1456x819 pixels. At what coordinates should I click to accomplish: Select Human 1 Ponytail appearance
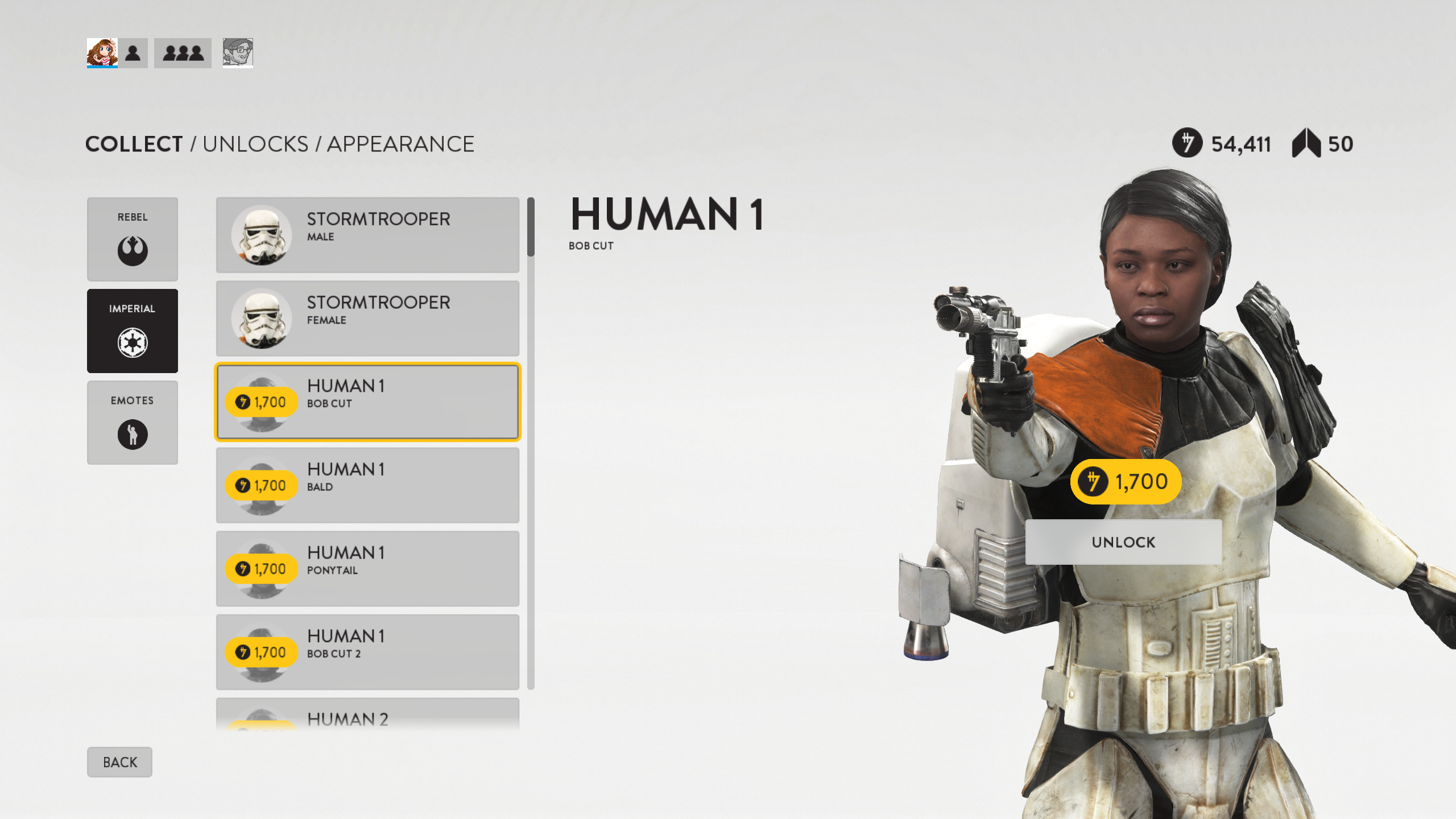[x=367, y=569]
